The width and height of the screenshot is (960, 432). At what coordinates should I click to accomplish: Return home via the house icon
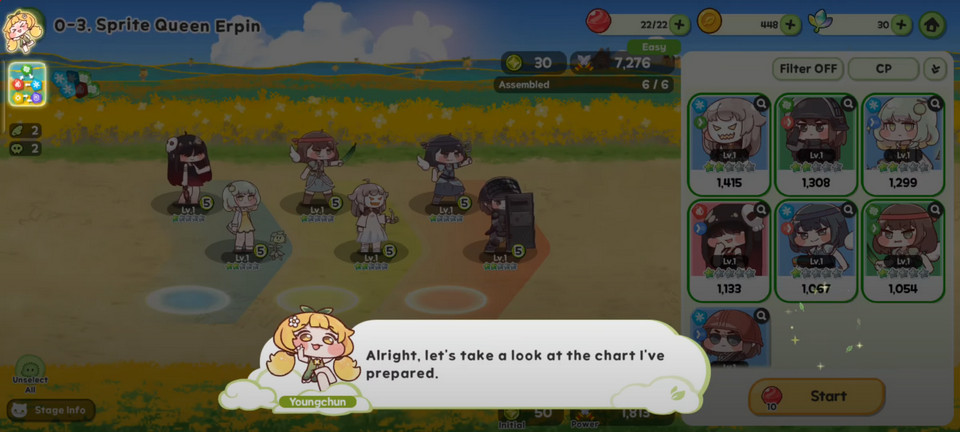931,24
